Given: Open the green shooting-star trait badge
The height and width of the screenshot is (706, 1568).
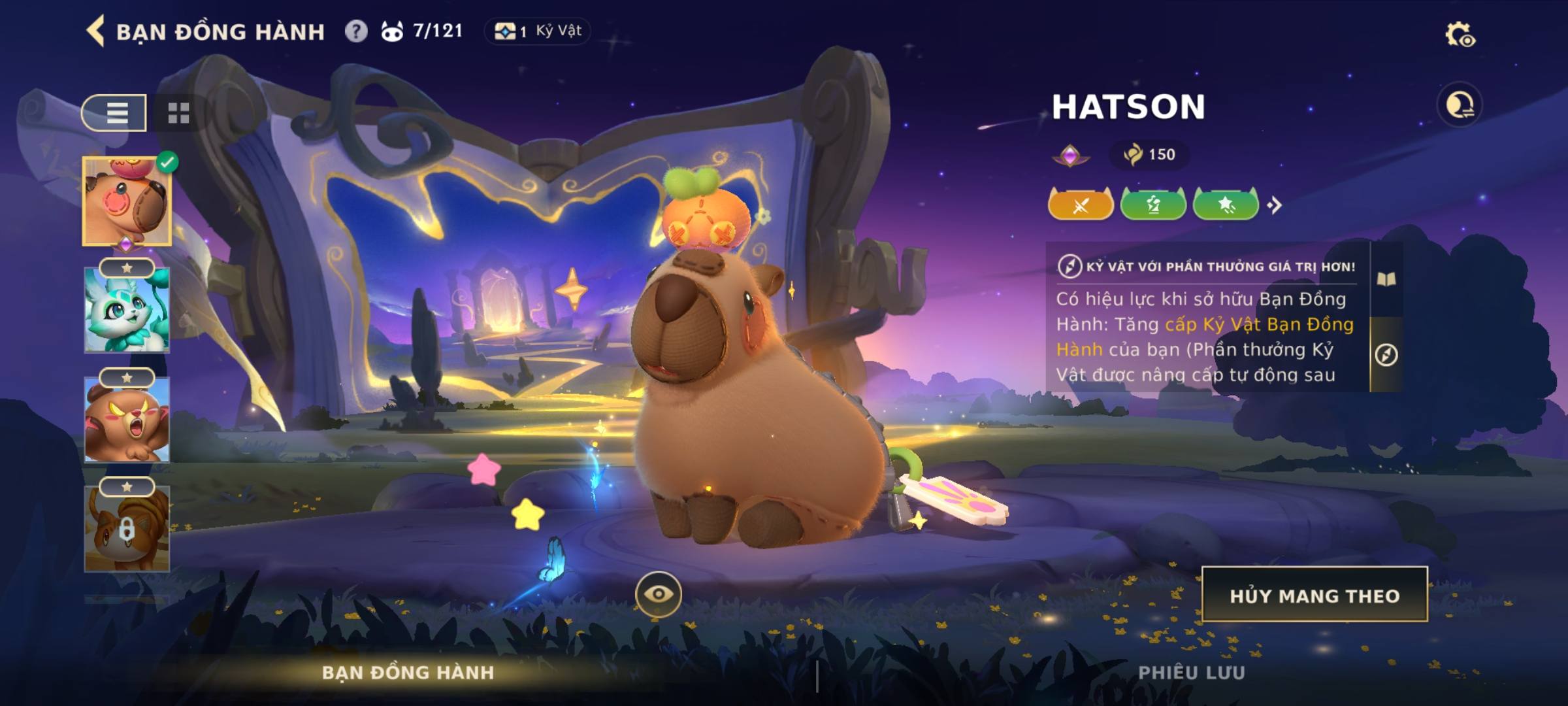Looking at the screenshot, I should pyautogui.click(x=1226, y=205).
